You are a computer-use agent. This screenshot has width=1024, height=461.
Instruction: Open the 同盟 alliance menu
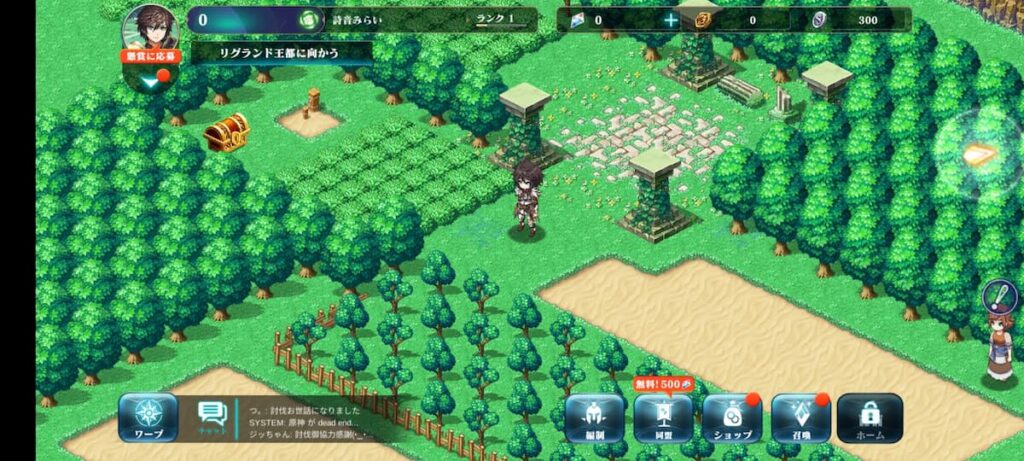(x=663, y=418)
